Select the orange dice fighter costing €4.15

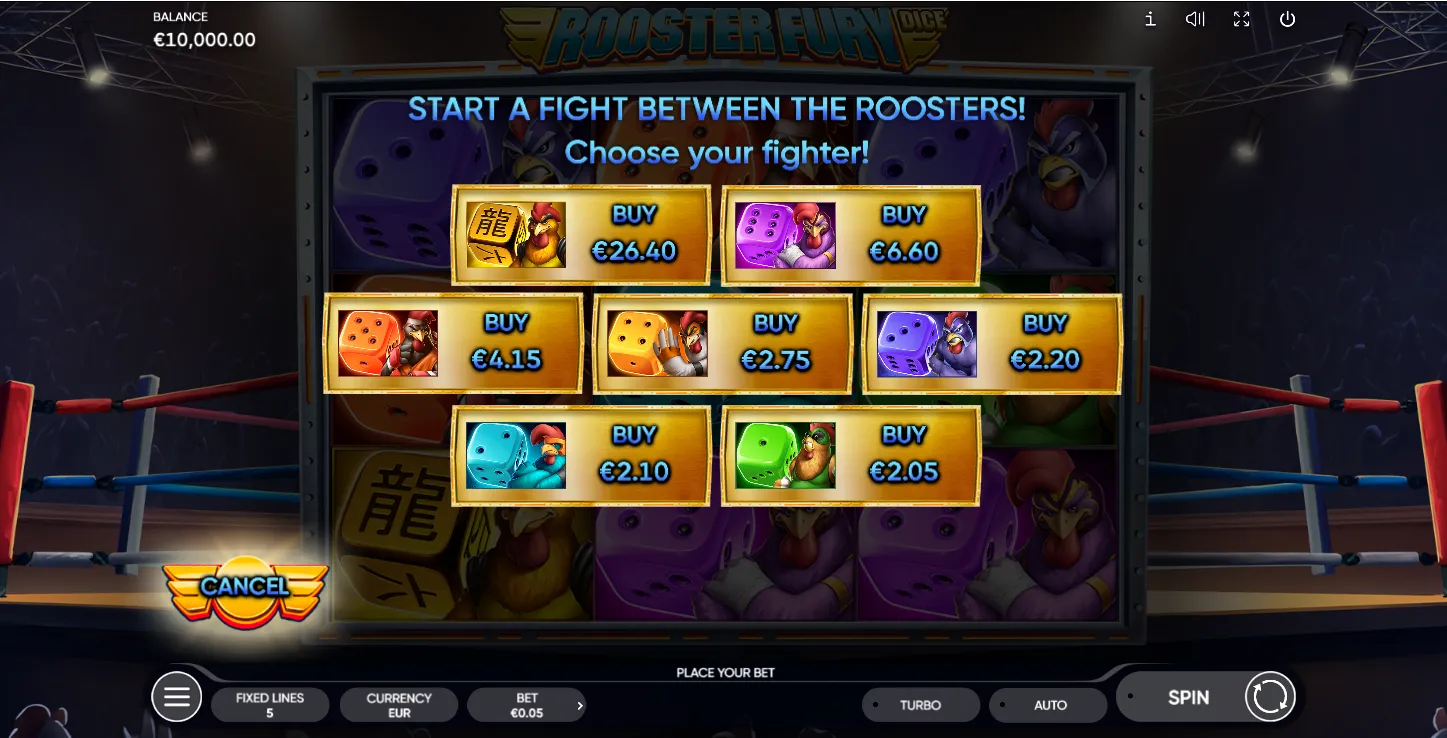coord(453,343)
